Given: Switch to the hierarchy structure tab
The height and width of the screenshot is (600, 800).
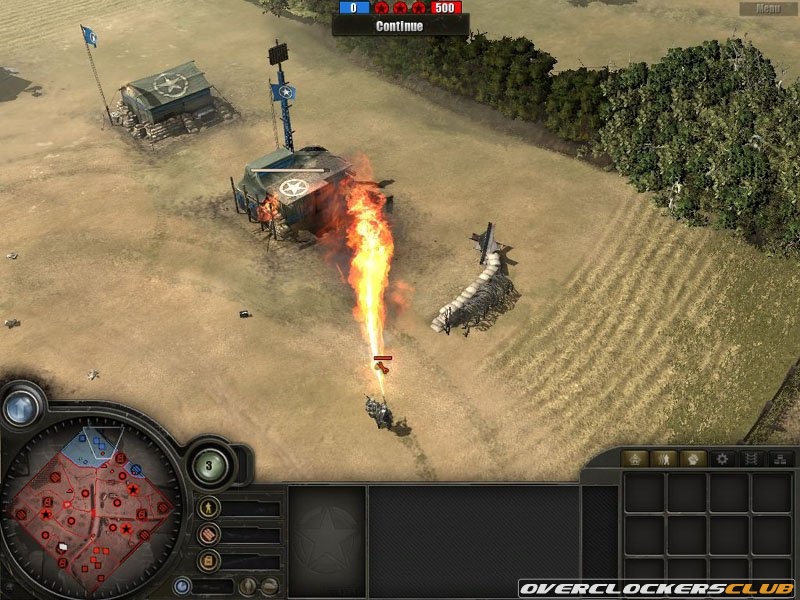Looking at the screenshot, I should pos(779,459).
